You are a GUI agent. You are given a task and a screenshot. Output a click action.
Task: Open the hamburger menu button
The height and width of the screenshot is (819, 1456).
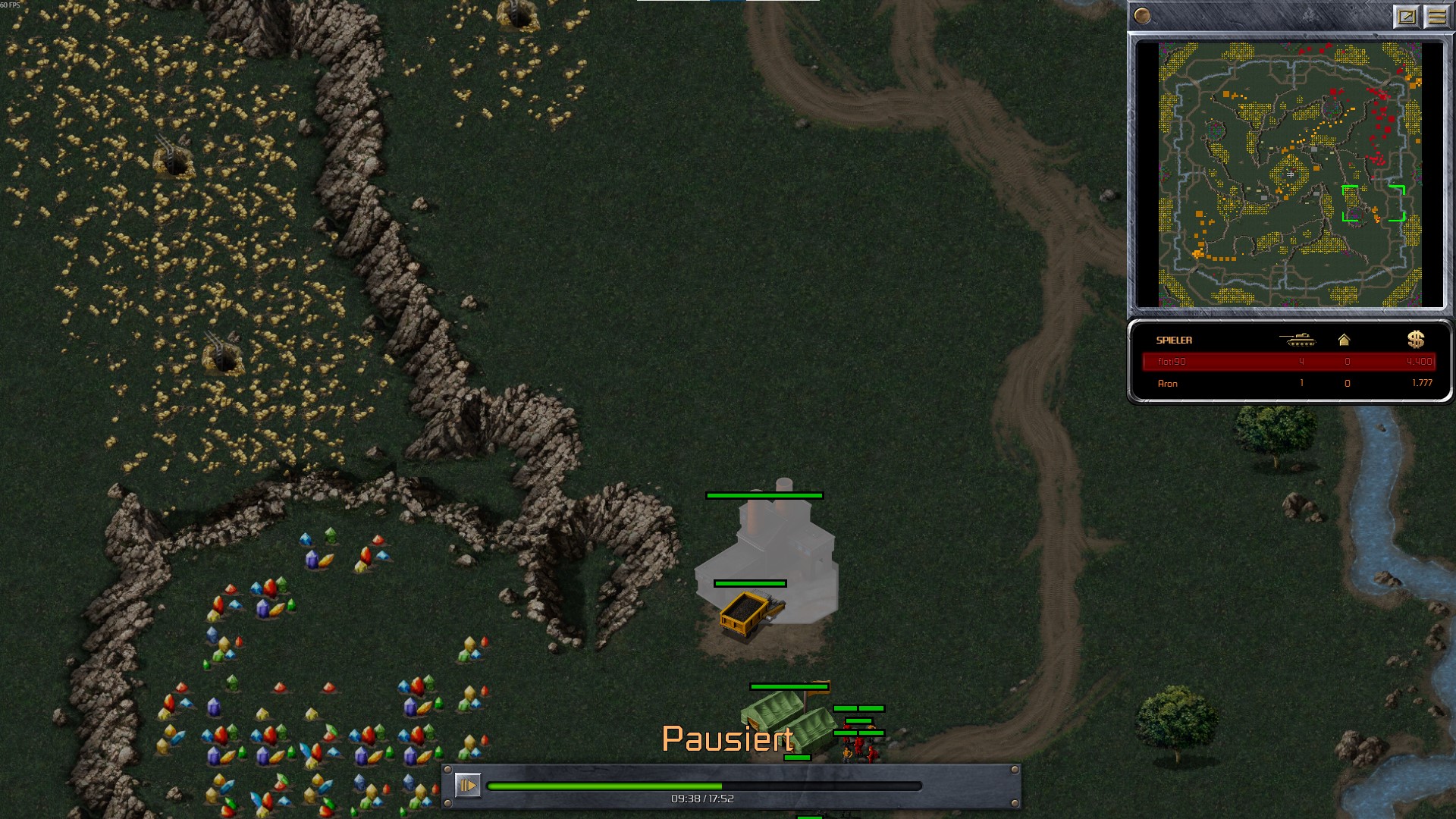tap(1436, 17)
